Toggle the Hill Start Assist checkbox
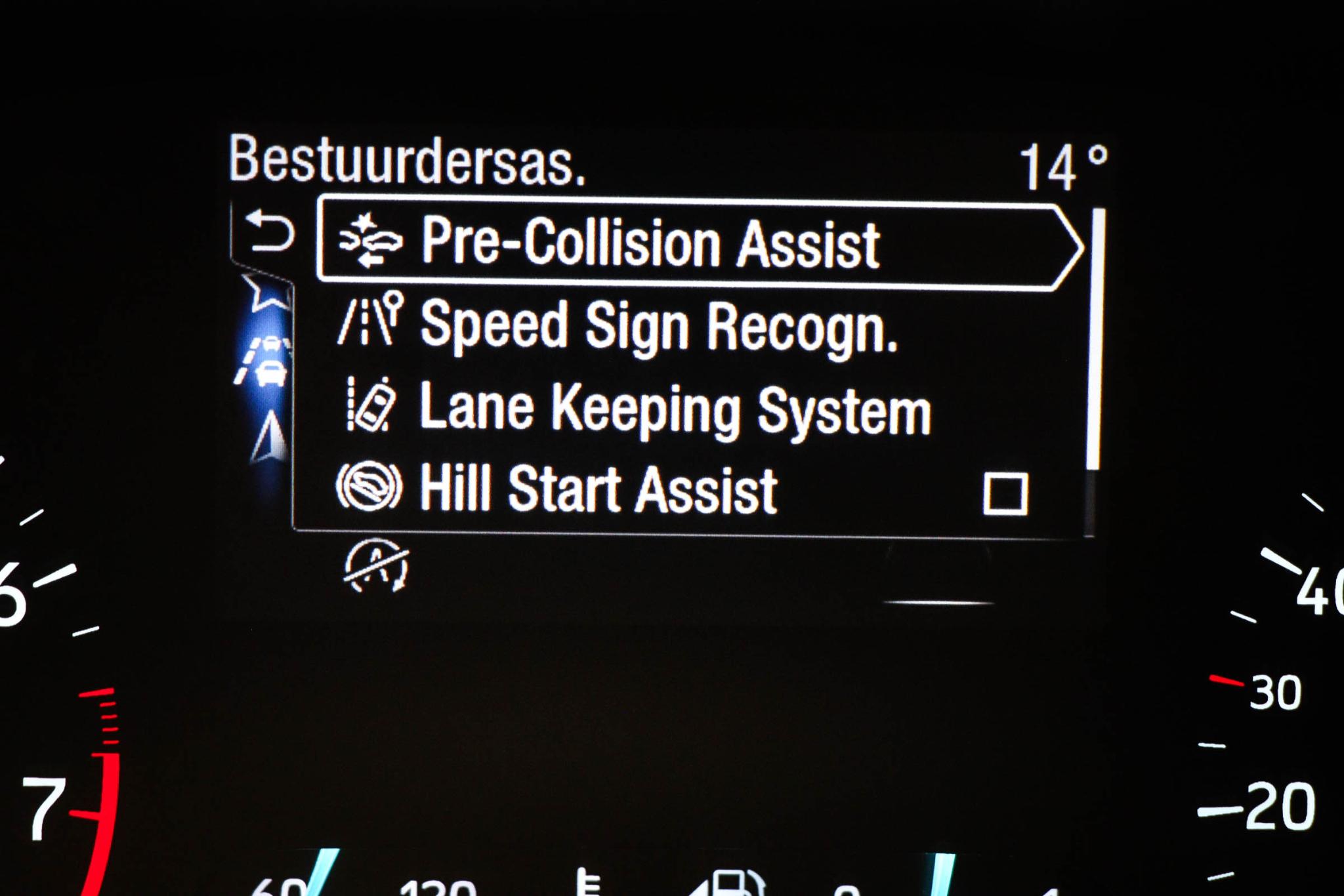This screenshot has width=1344, height=896. coord(1005,493)
